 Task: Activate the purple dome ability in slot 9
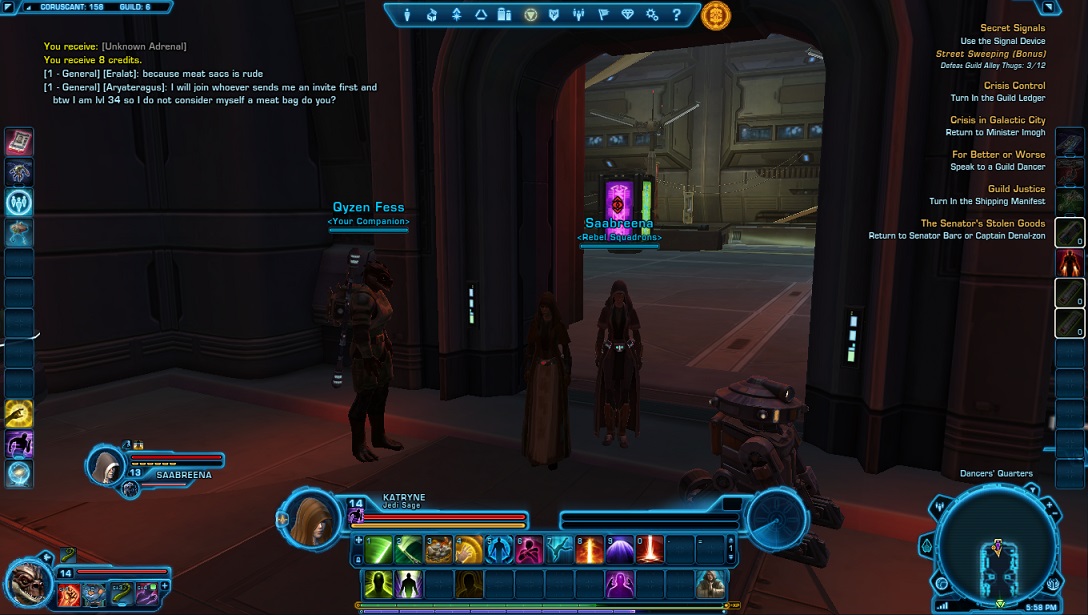click(x=620, y=549)
